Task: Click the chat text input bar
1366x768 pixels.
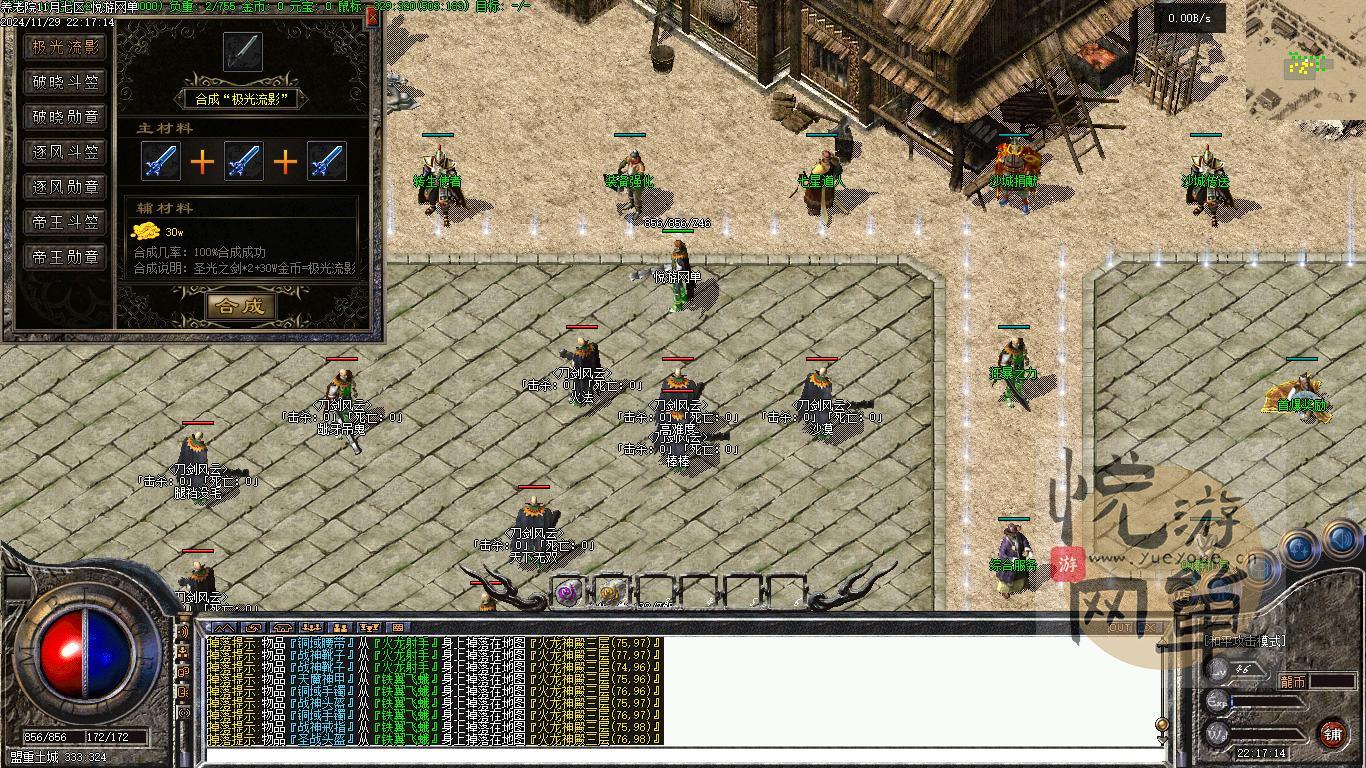Action: tap(680, 755)
